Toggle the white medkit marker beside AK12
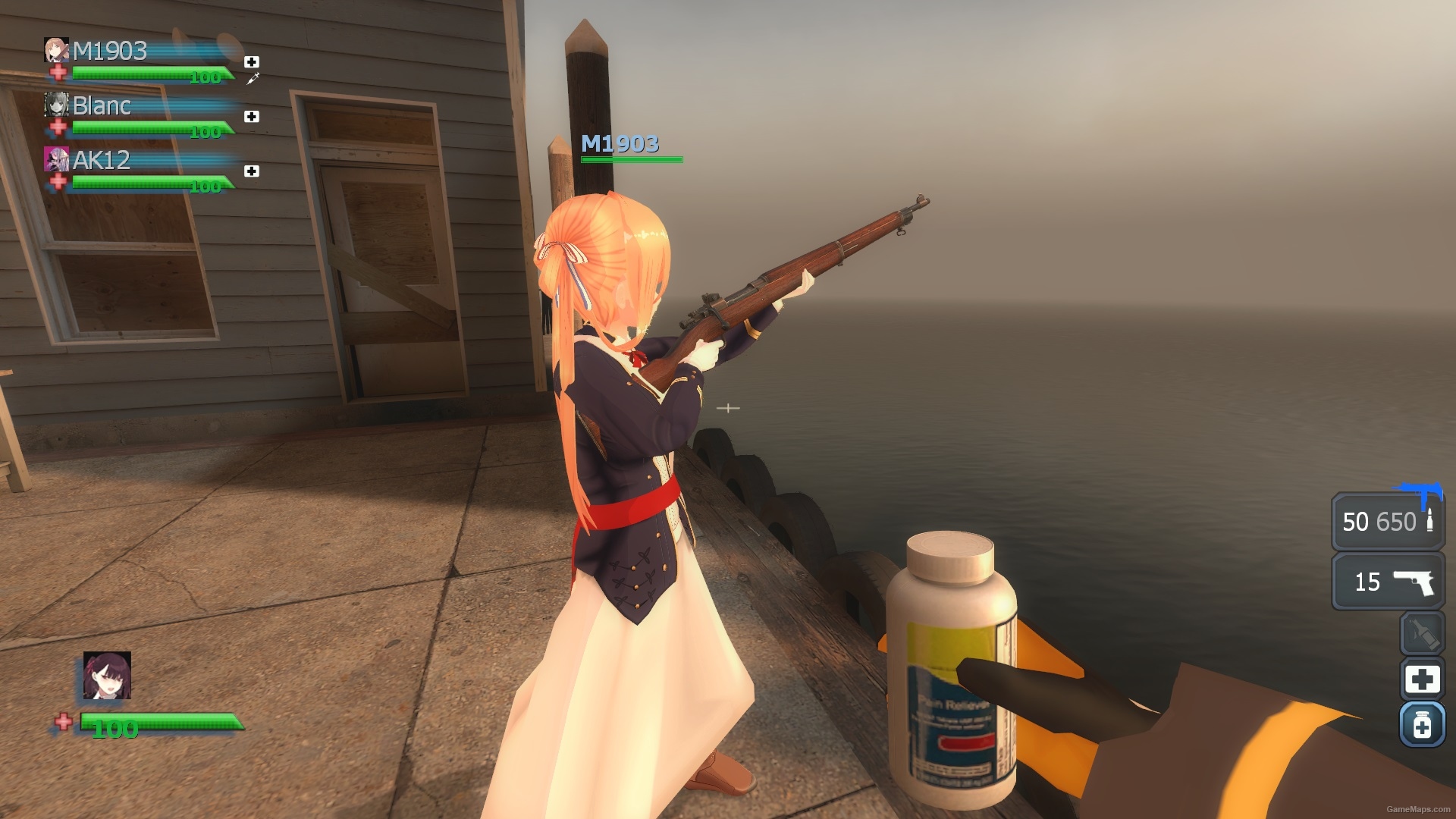 (x=250, y=171)
